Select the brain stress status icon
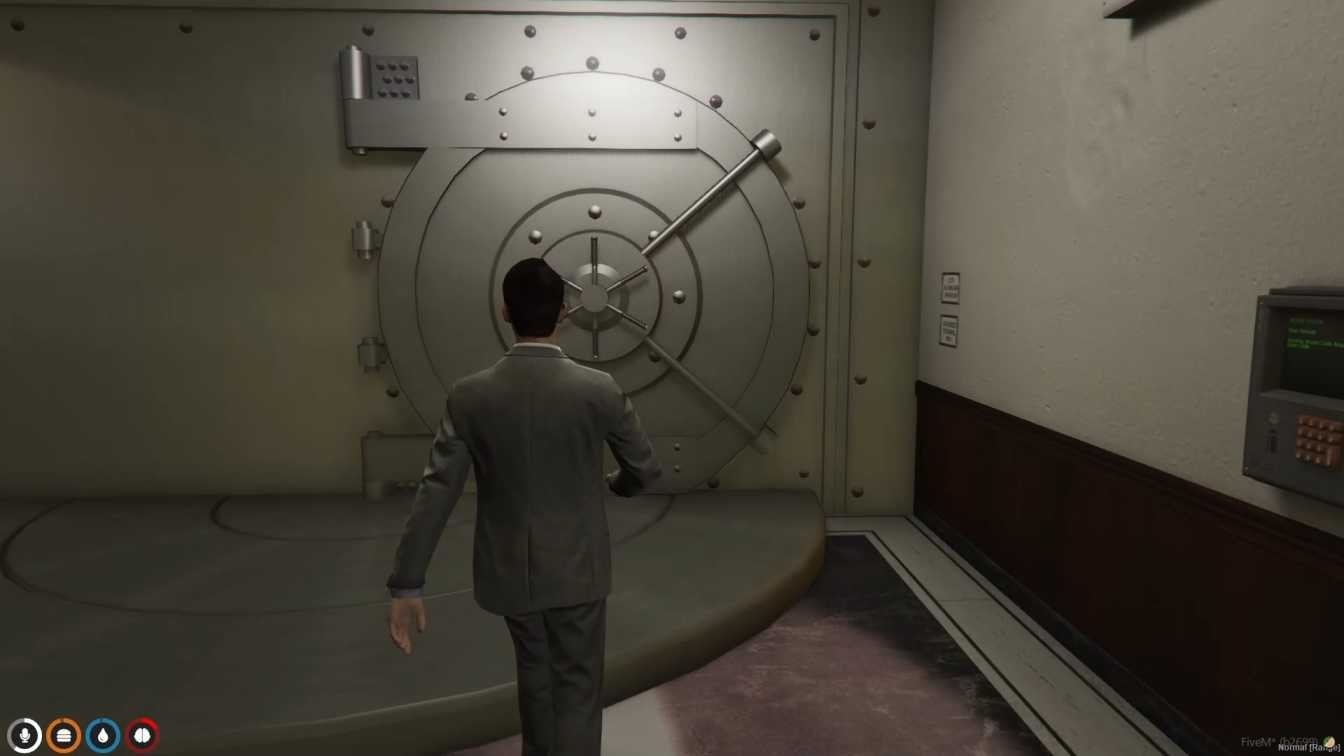The height and width of the screenshot is (756, 1344). [x=142, y=736]
